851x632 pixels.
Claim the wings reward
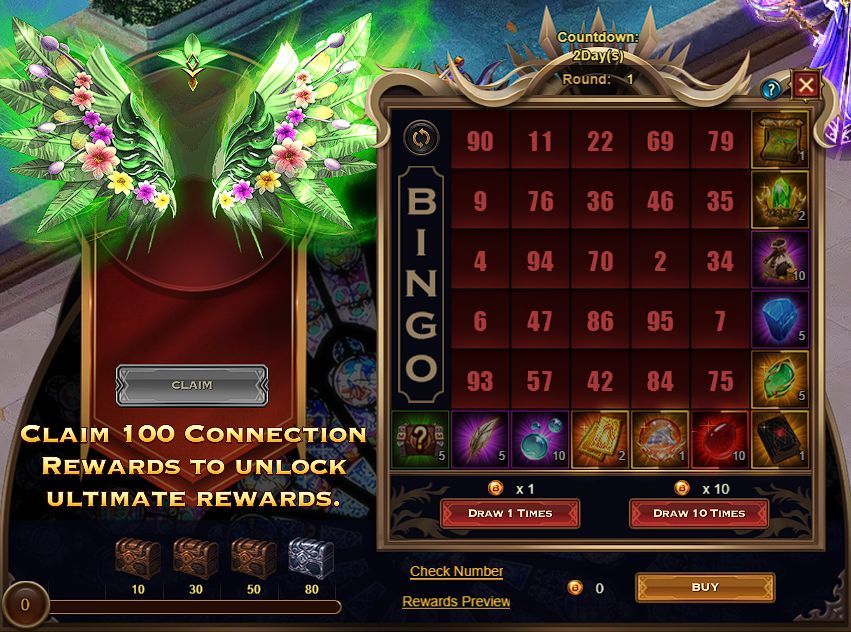(x=191, y=385)
